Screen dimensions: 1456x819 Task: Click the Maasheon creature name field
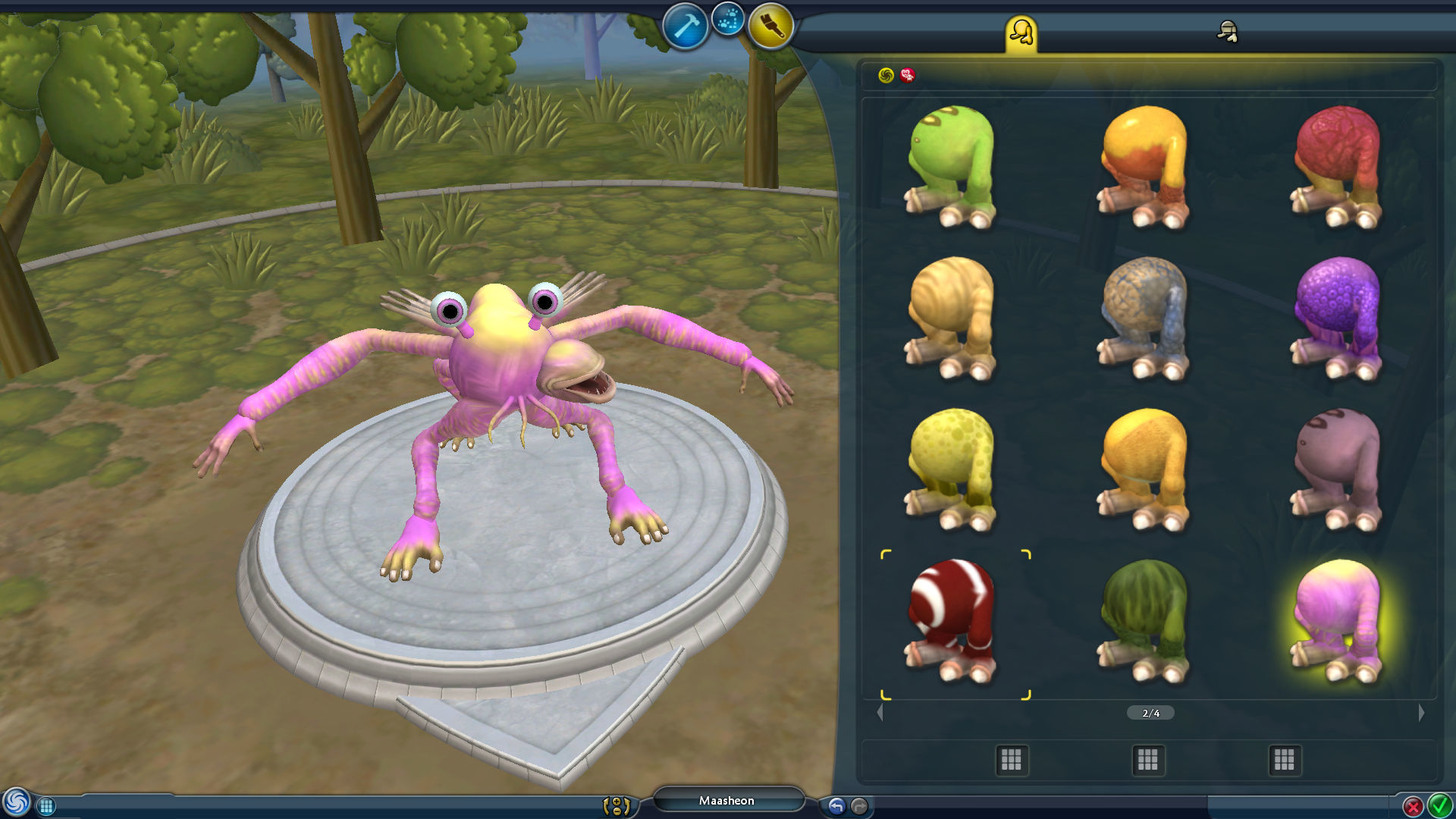coord(728,800)
